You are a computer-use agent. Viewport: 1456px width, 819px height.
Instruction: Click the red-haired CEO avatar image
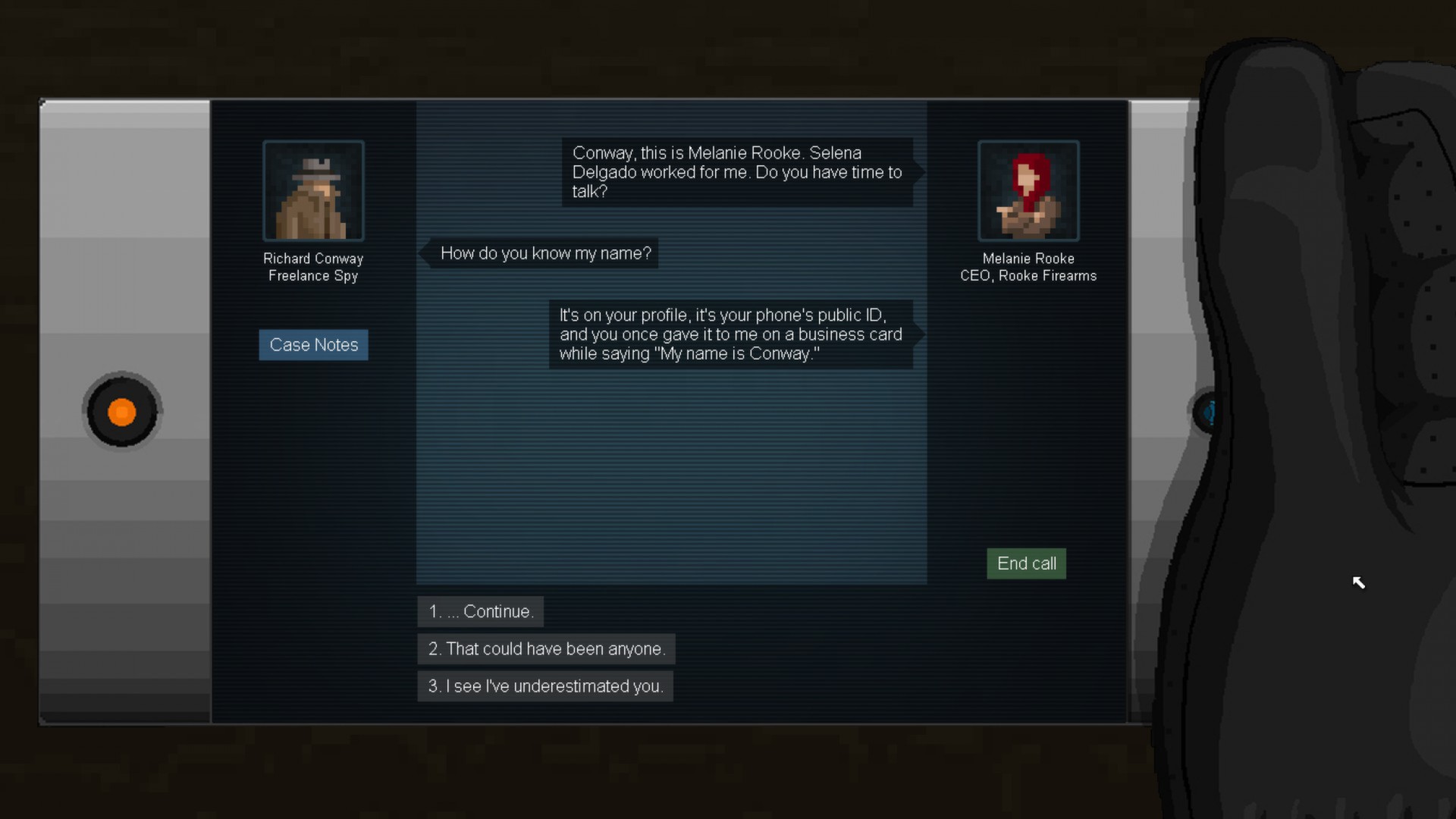point(1028,190)
